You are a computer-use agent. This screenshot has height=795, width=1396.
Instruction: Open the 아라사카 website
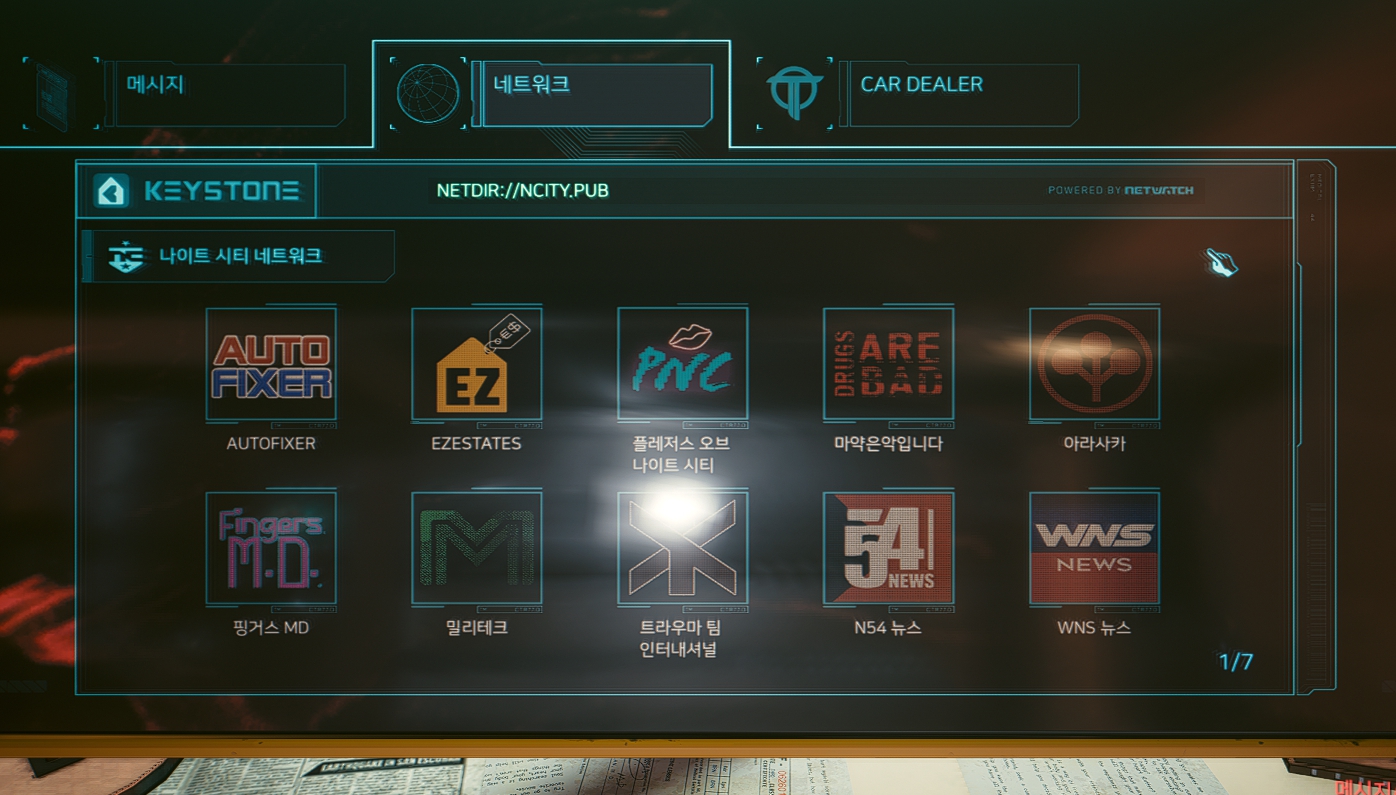[1094, 364]
